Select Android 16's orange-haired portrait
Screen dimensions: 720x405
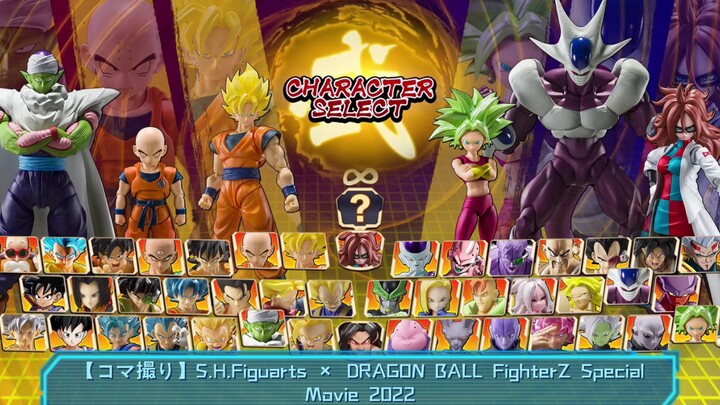pyautogui.click(x=485, y=296)
